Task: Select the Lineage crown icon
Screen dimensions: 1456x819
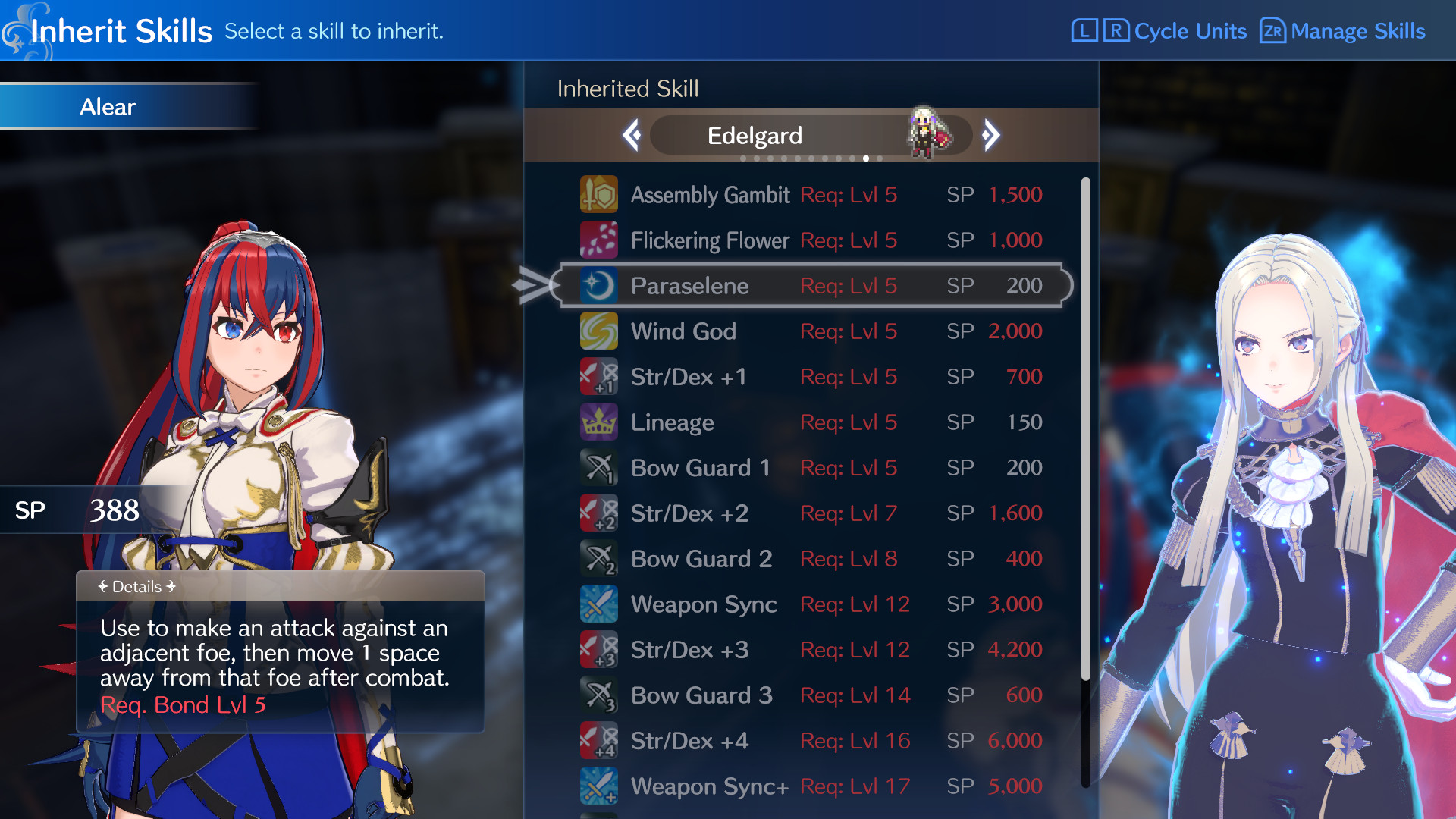Action: [x=599, y=422]
